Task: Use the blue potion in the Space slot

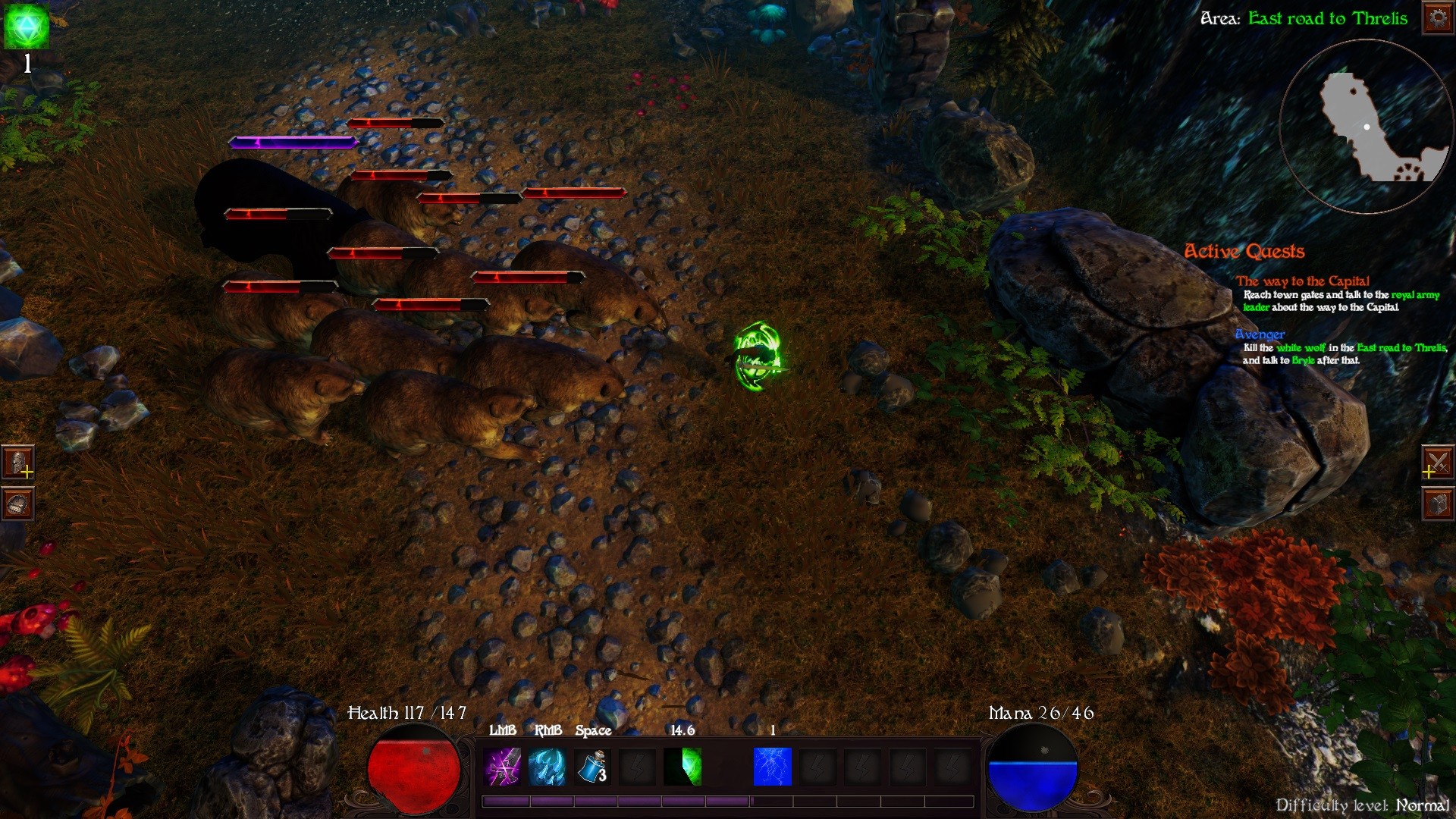Action: coord(592,767)
